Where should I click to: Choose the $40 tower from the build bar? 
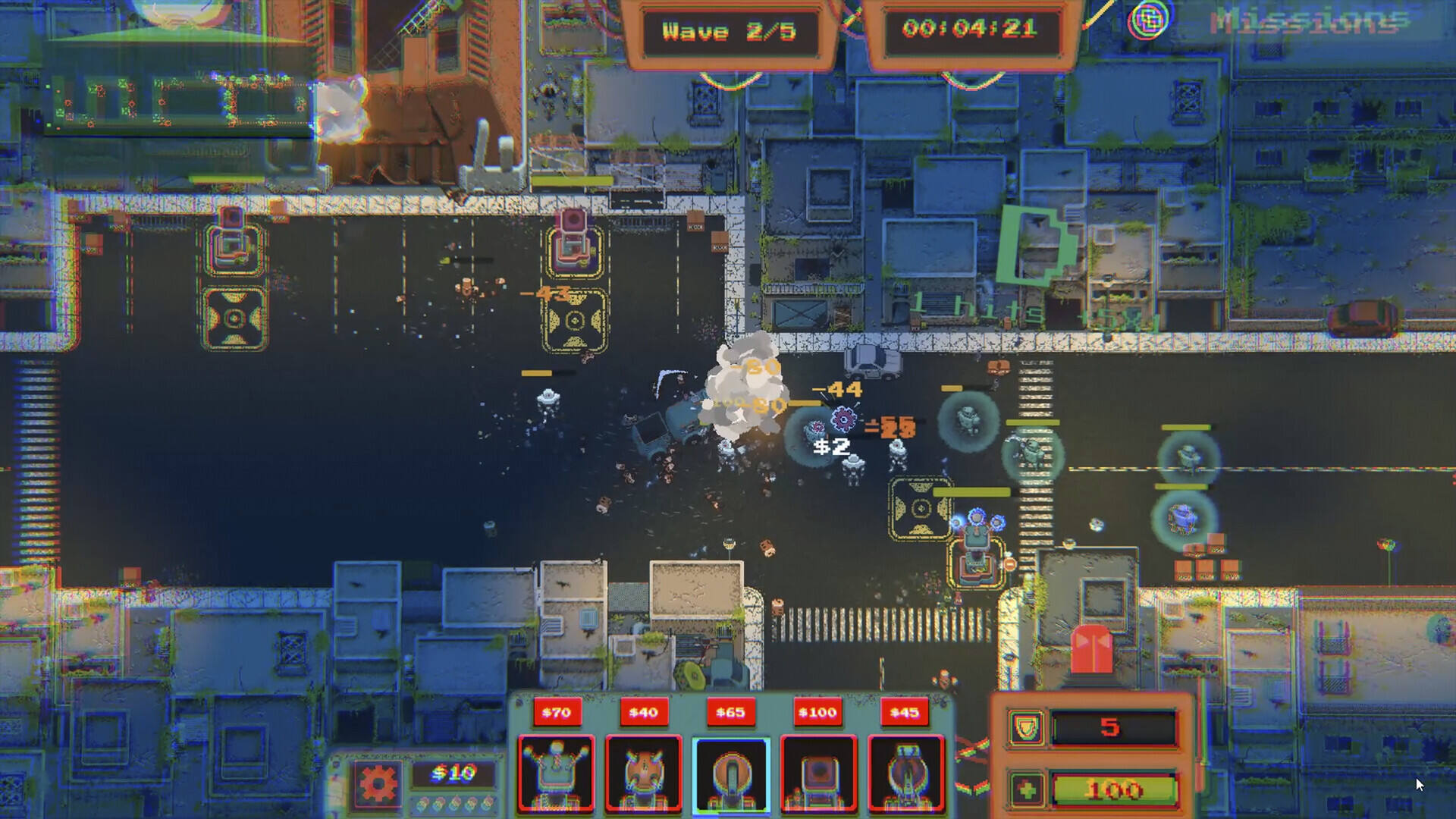click(x=643, y=773)
